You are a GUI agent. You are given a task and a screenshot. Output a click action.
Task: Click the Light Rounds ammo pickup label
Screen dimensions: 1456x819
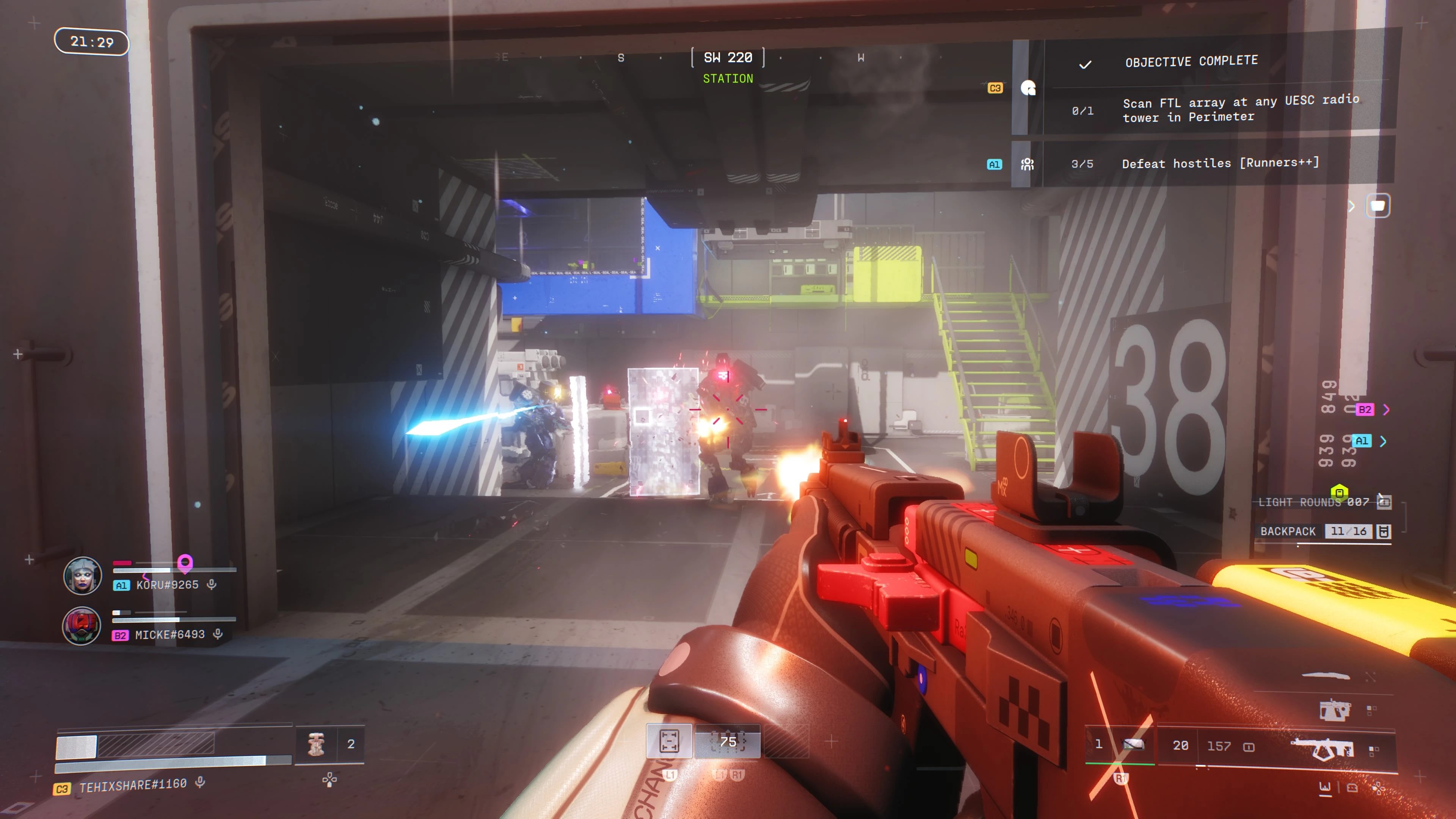[1312, 502]
